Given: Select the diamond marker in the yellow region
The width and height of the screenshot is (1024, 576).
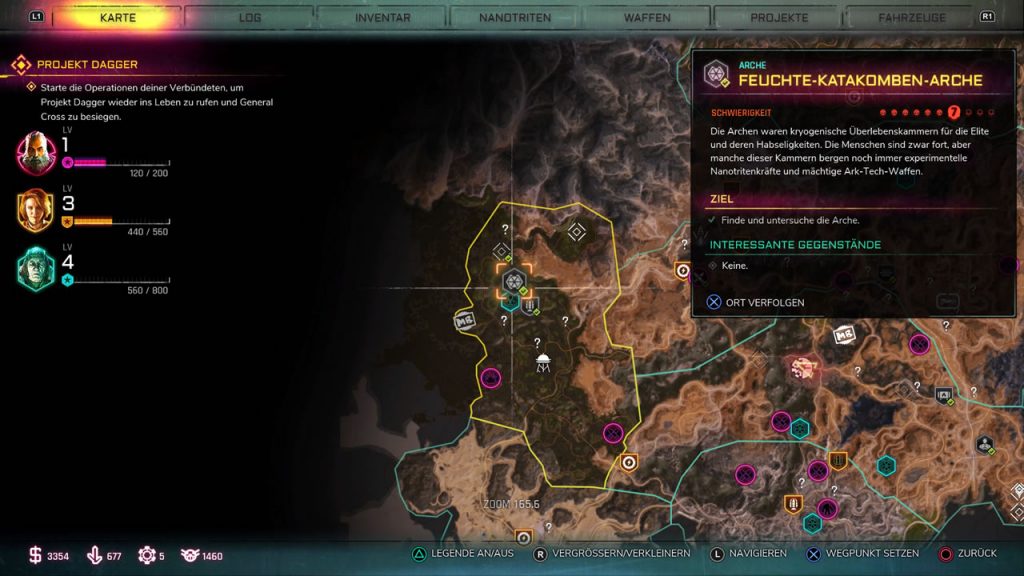Looking at the screenshot, I should [576, 232].
